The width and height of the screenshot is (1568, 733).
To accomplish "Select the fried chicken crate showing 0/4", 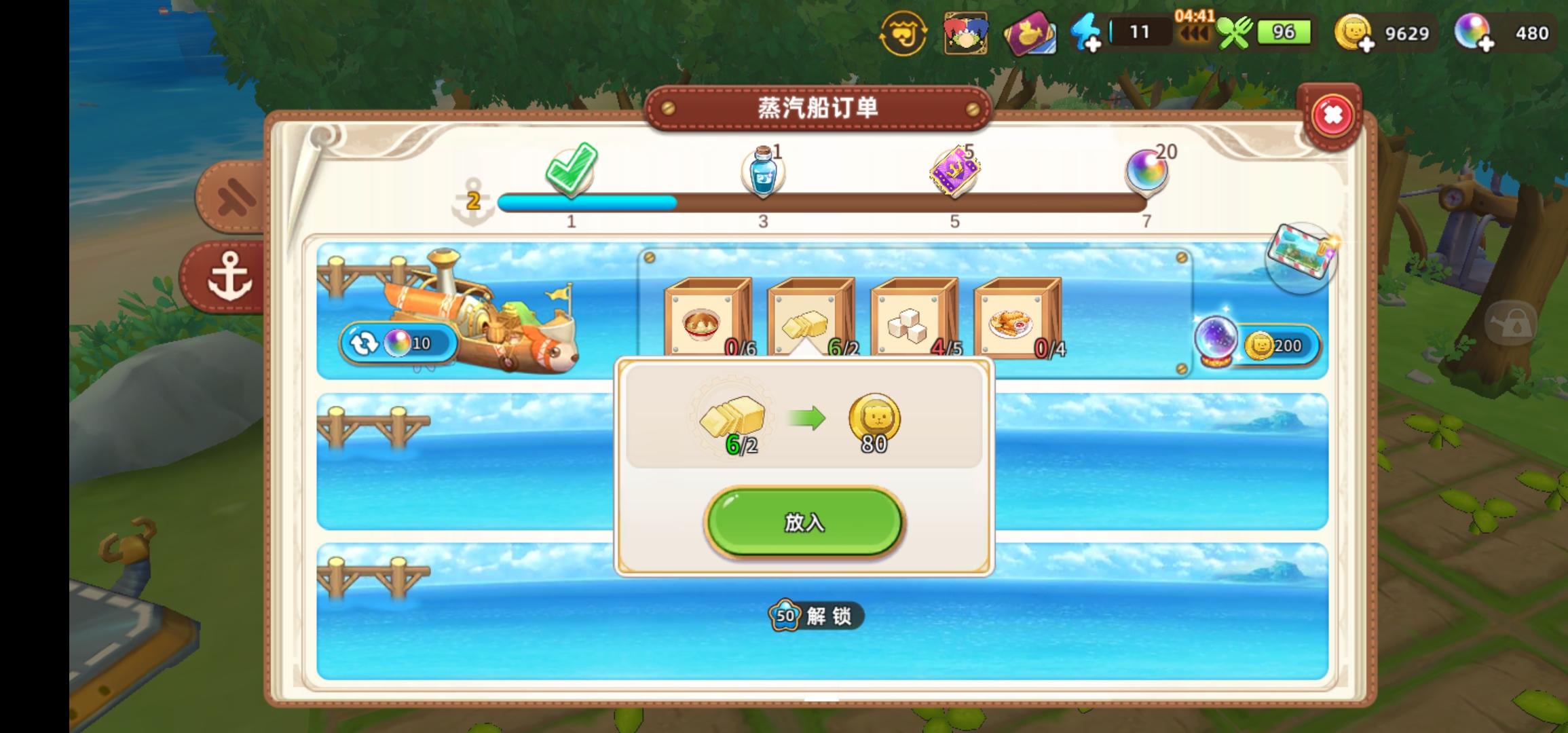I will 1018,316.
